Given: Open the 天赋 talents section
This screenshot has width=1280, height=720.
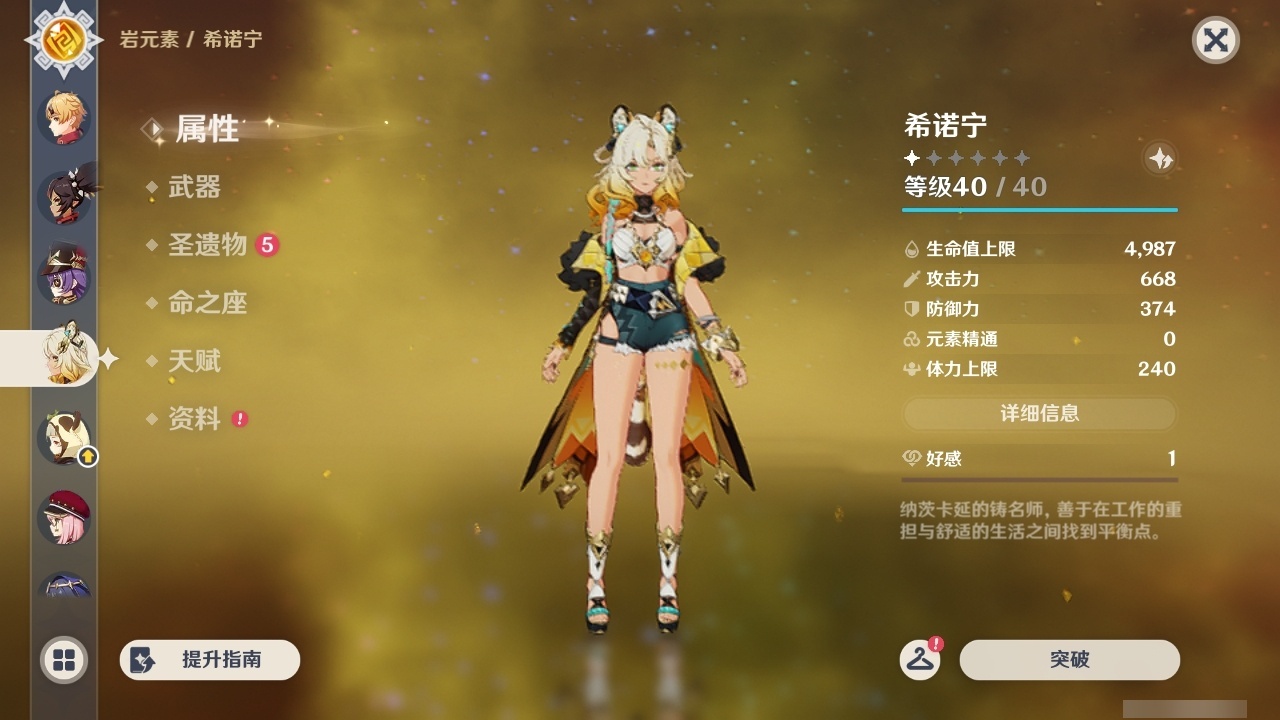Looking at the screenshot, I should coord(197,361).
